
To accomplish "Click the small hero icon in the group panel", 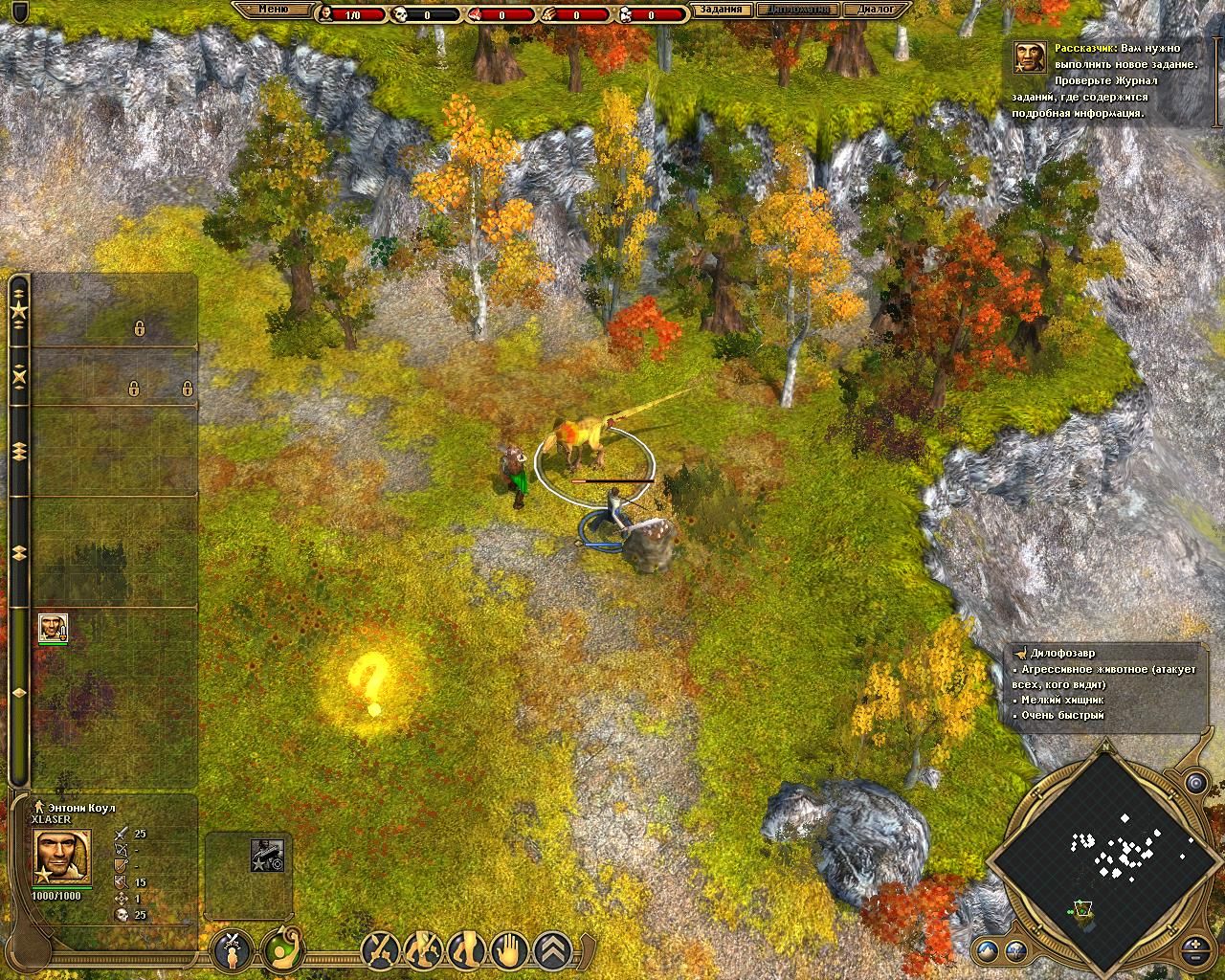I will (x=52, y=628).
